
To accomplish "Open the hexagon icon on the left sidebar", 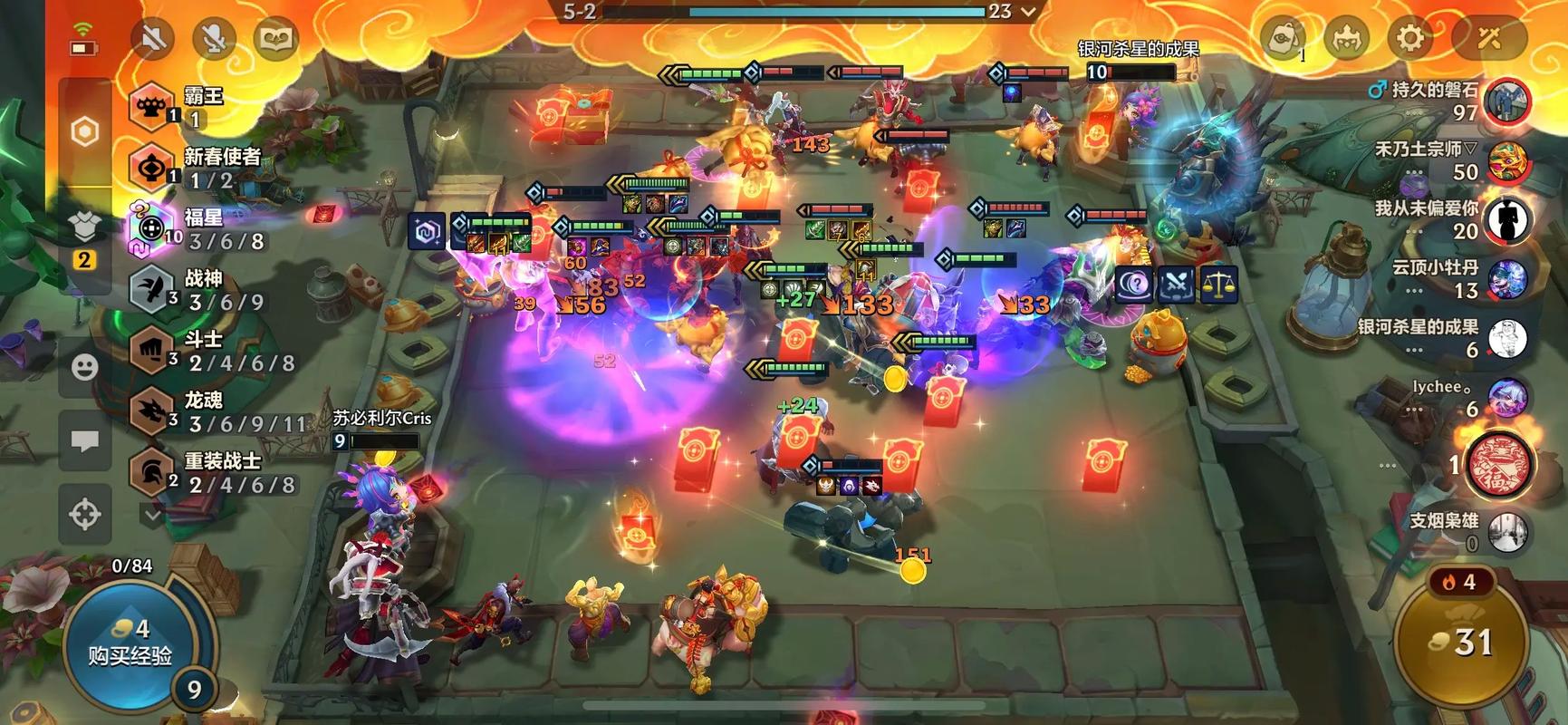I will pos(85,132).
